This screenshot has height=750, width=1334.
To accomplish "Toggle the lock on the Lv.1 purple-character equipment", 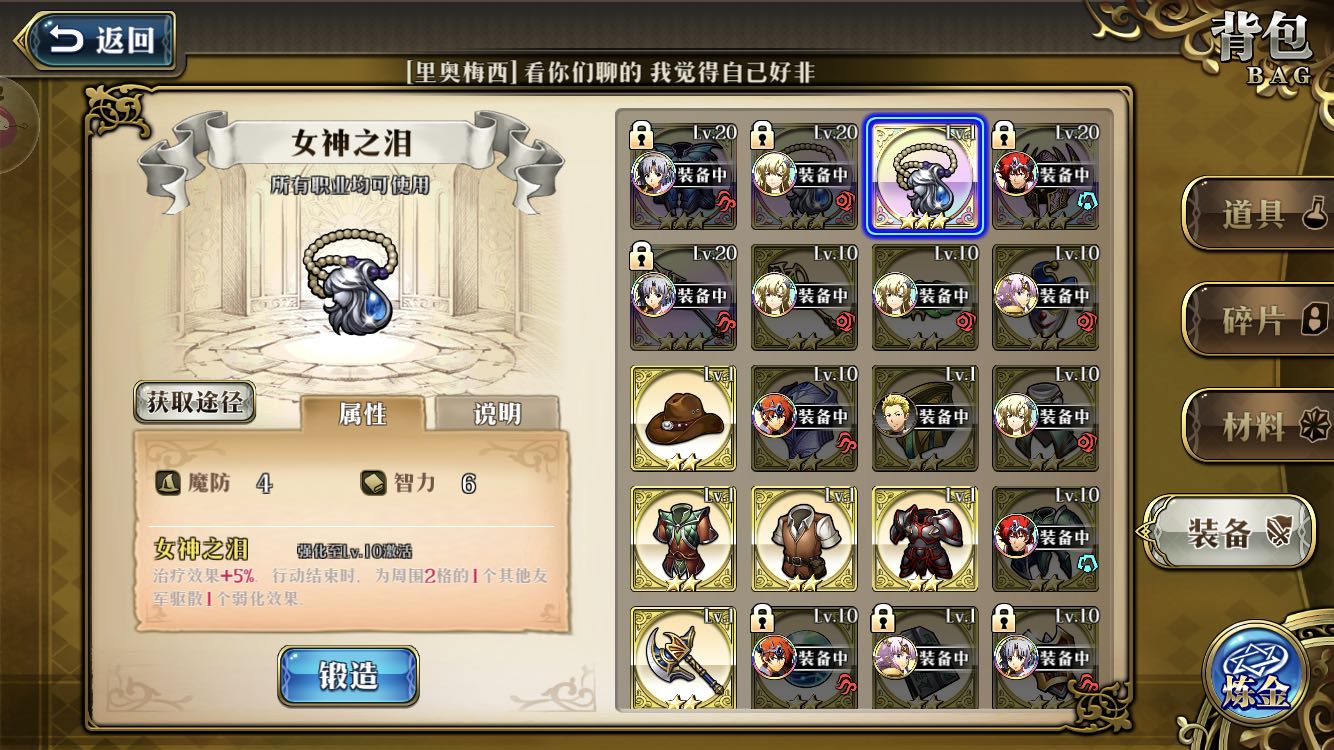I will click(x=881, y=618).
